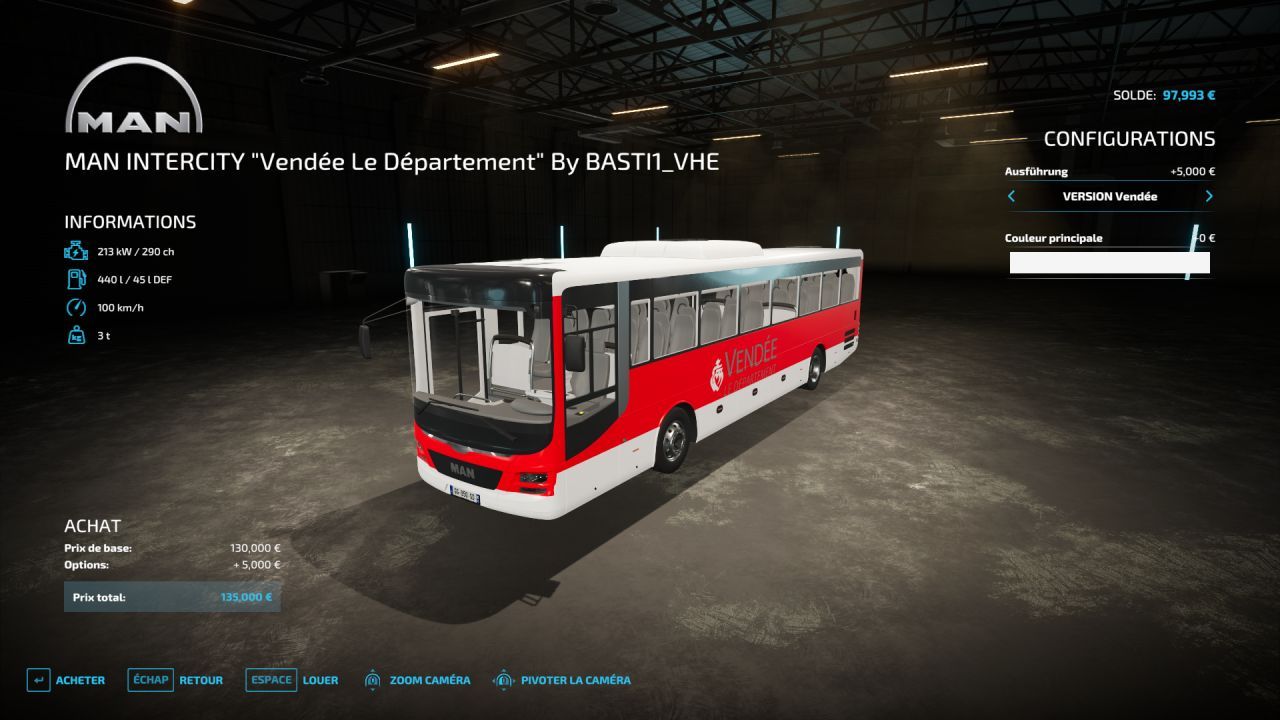Open the VERSION Vendée selector
This screenshot has height=720, width=1280.
click(1110, 197)
